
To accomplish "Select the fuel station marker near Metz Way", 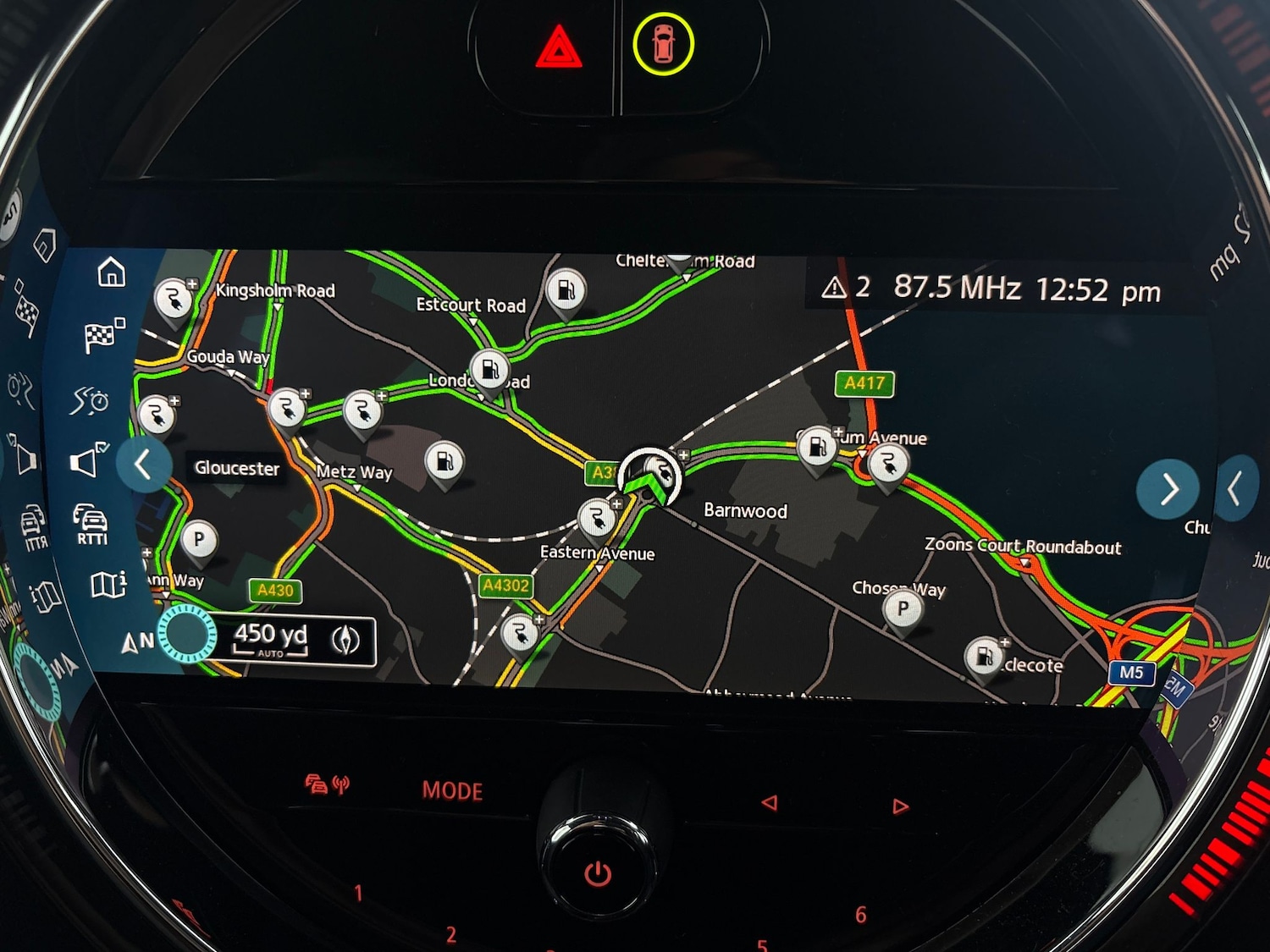I will coord(444,462).
